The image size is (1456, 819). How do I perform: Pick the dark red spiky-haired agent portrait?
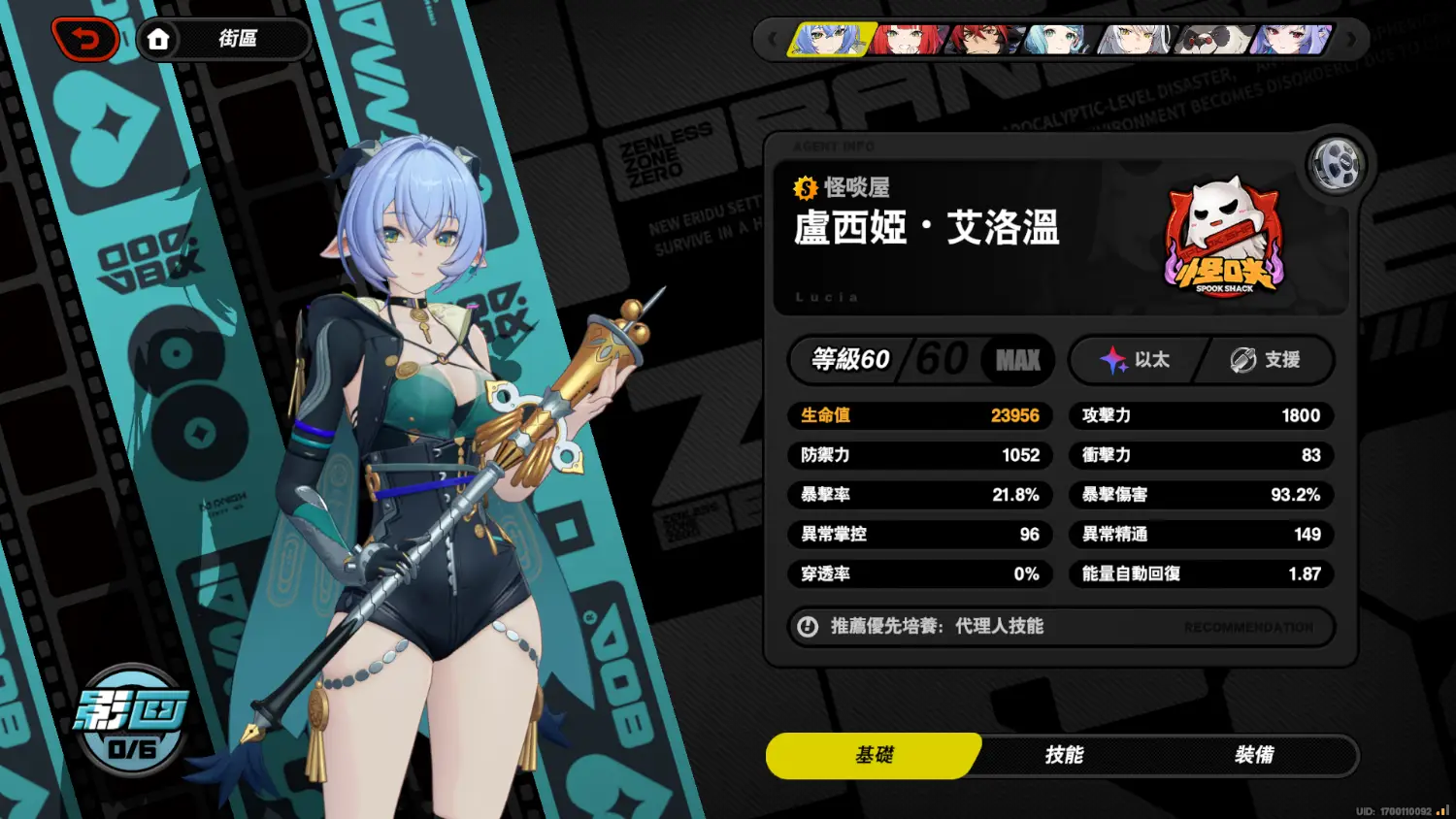coord(984,40)
